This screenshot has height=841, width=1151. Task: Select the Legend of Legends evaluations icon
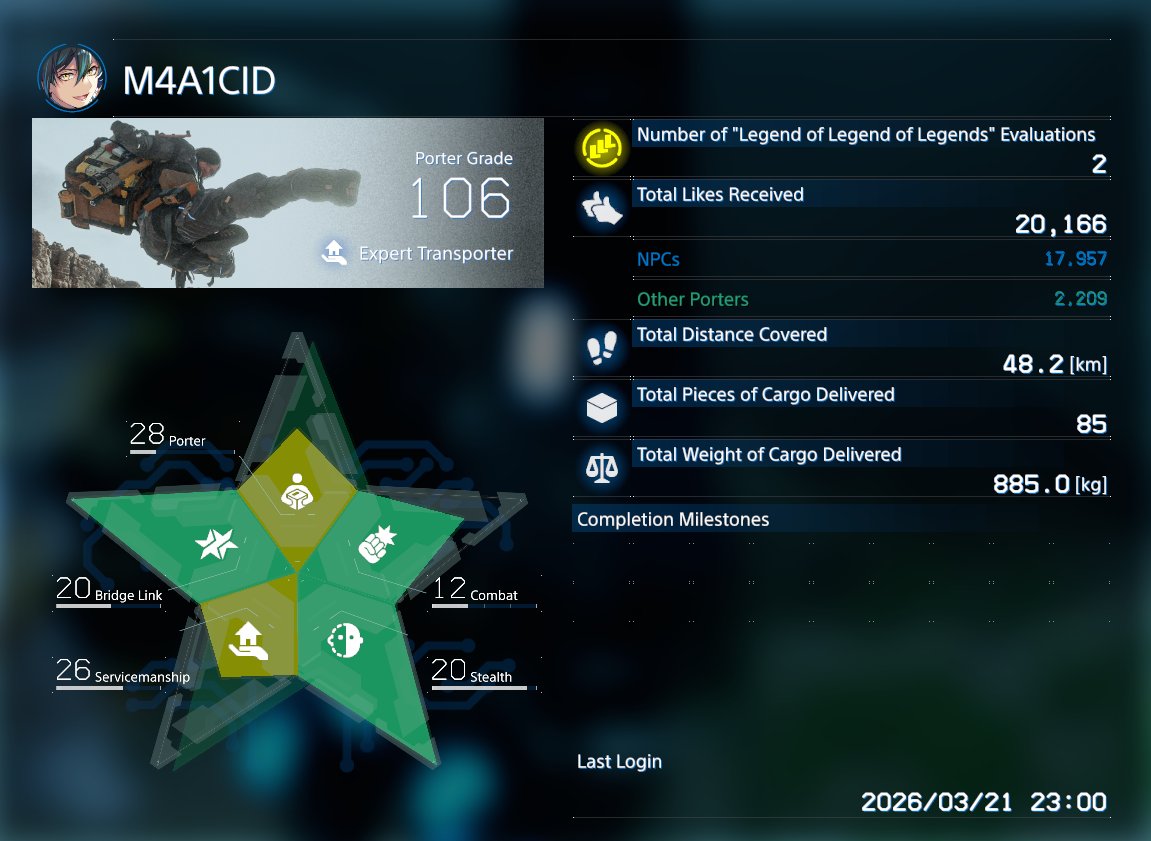pyautogui.click(x=601, y=148)
